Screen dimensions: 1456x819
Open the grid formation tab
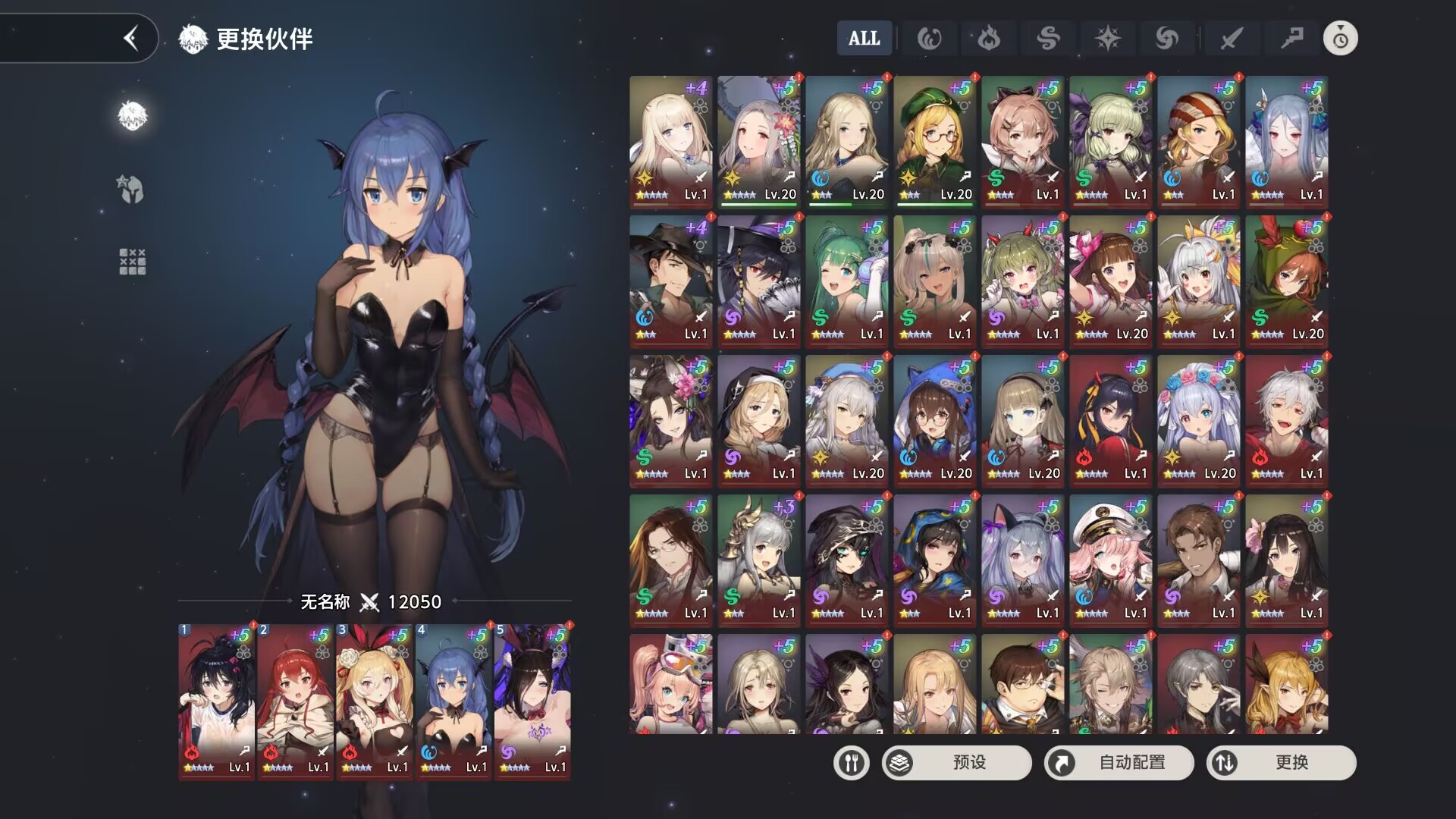click(132, 261)
